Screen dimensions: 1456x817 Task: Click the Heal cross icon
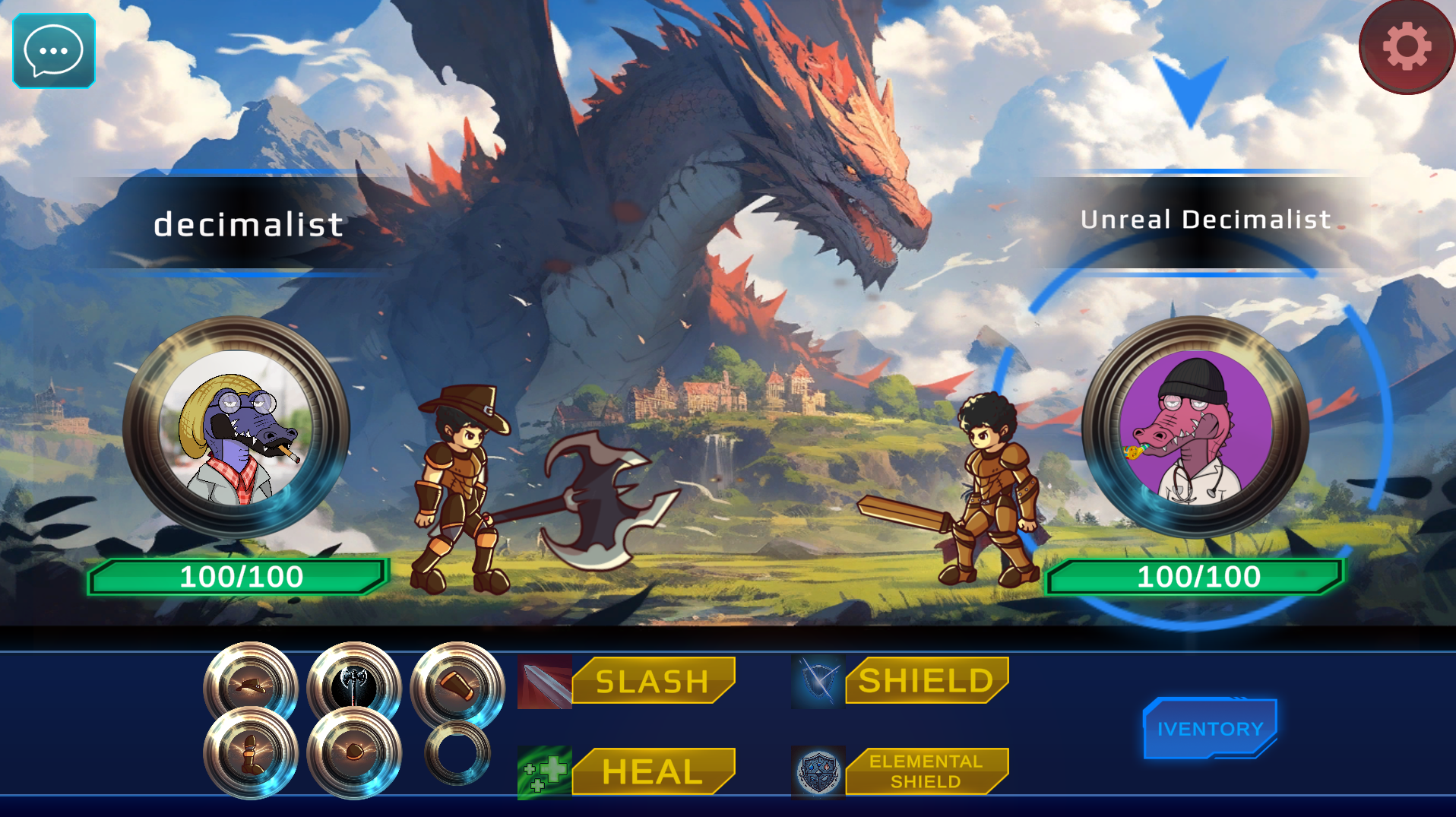tap(544, 771)
